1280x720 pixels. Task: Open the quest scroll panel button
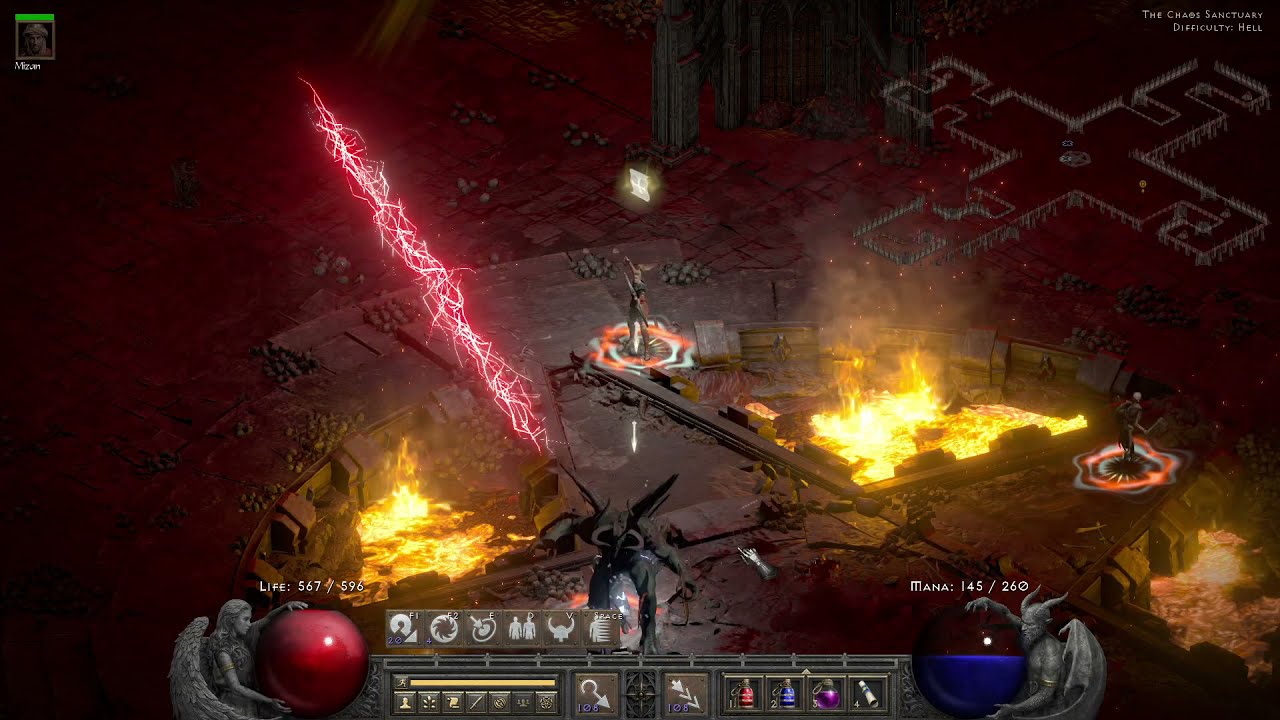tap(452, 702)
